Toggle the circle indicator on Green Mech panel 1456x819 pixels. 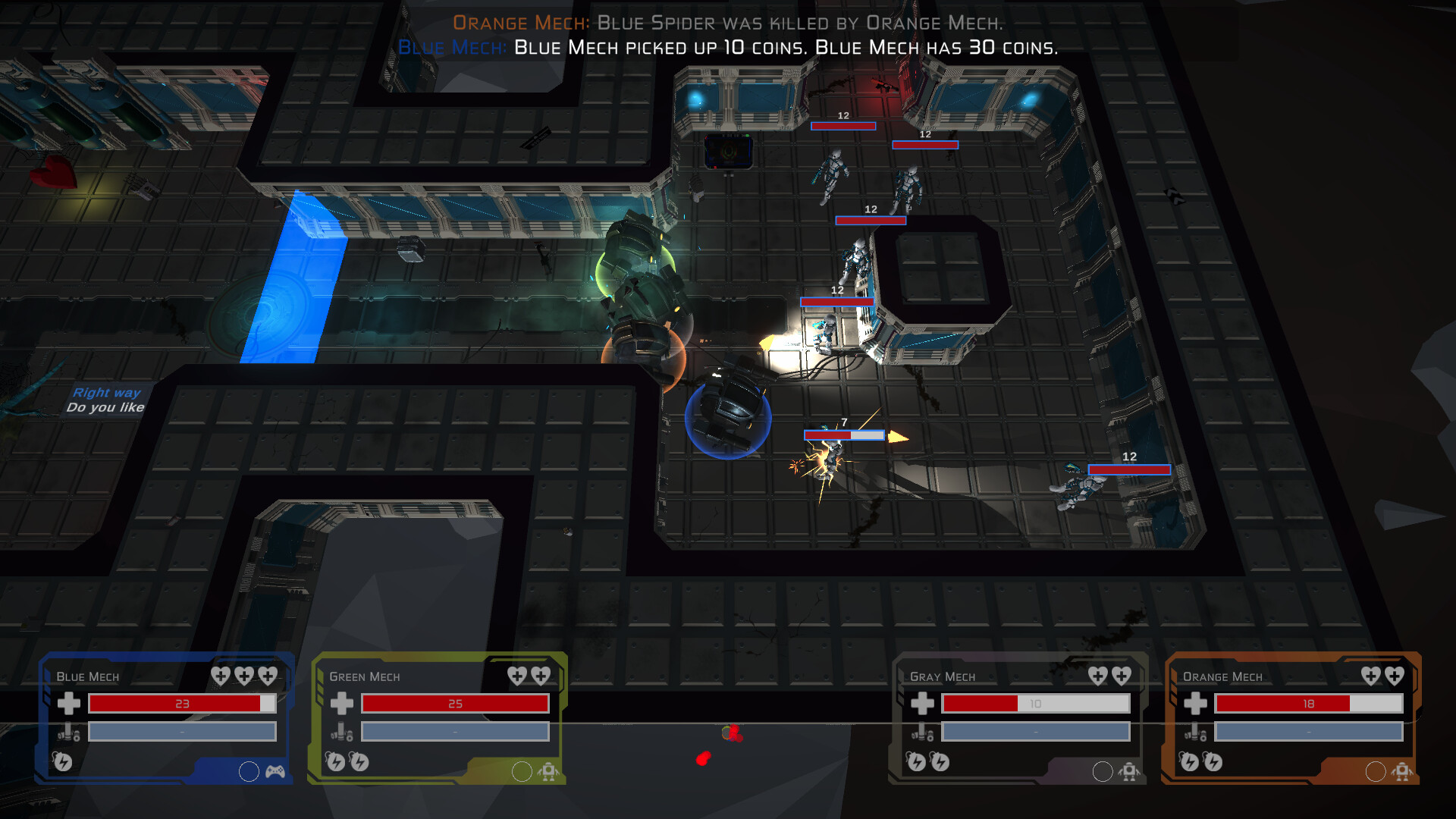pos(522,772)
